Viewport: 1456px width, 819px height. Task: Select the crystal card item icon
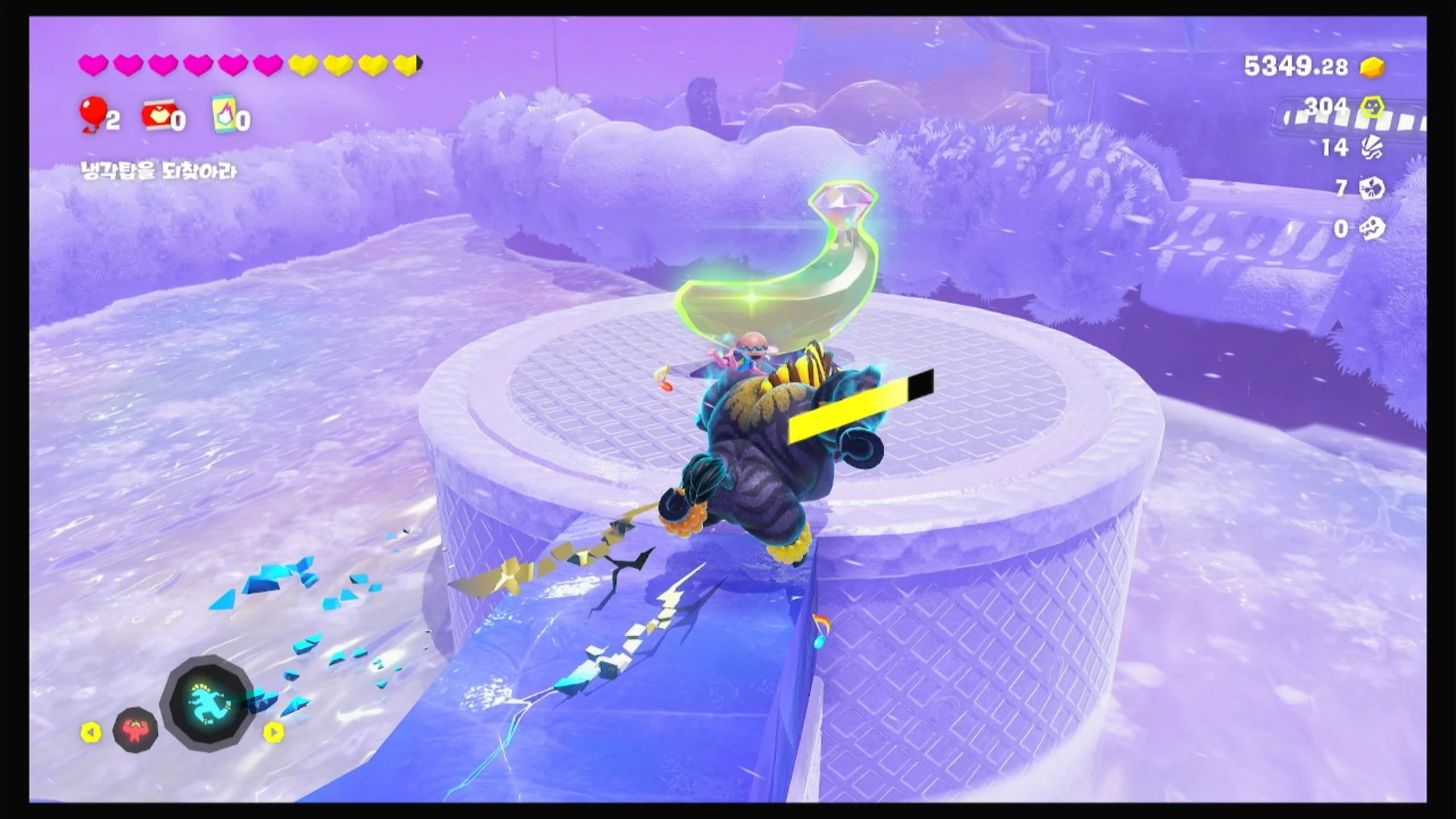[x=224, y=115]
